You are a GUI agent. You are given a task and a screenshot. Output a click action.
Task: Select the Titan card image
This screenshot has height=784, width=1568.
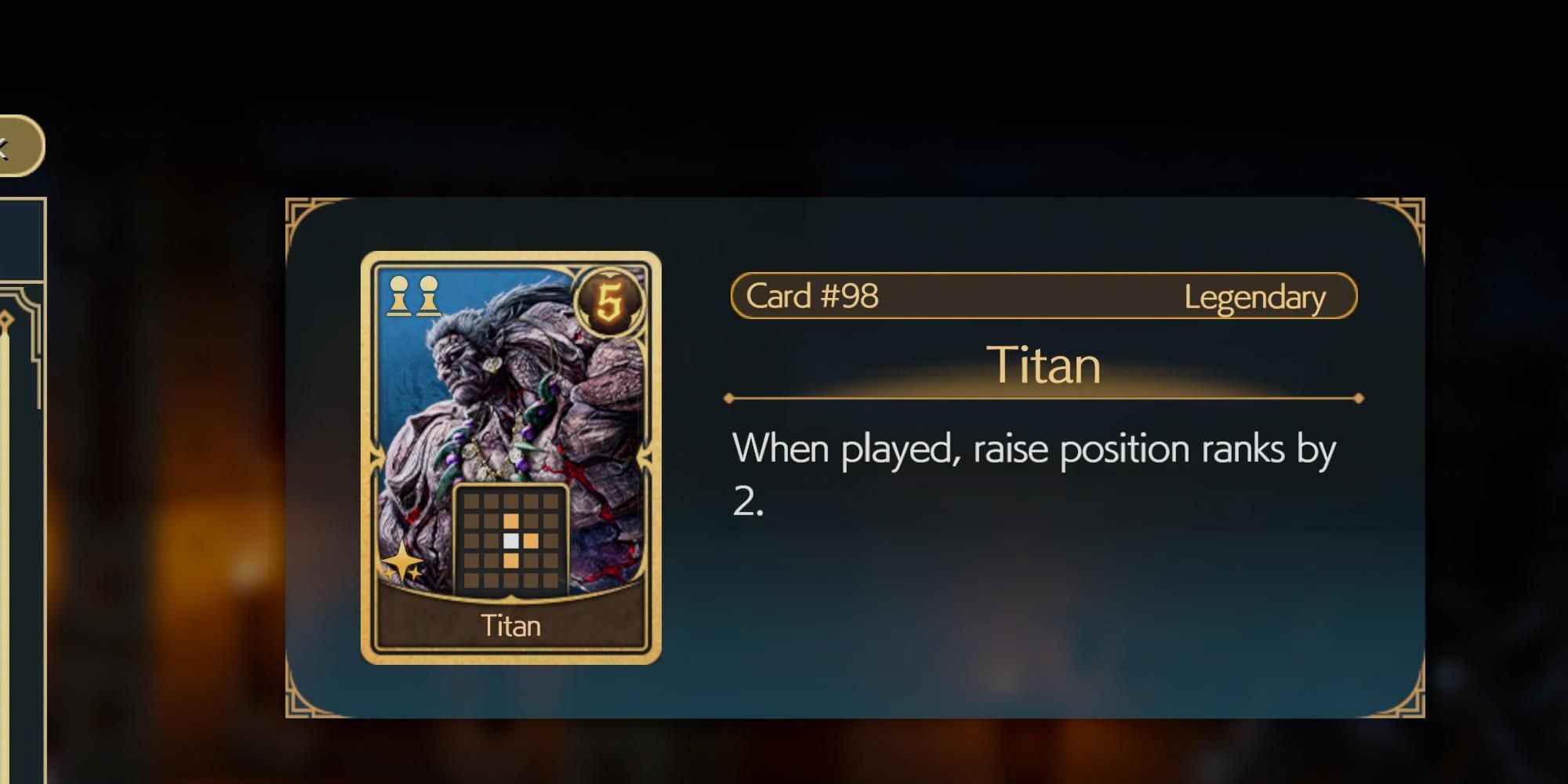510,457
